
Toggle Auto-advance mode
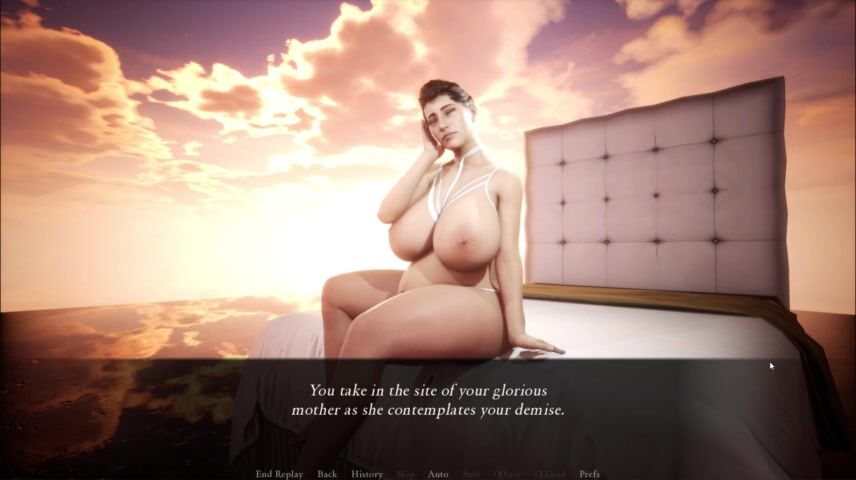pyautogui.click(x=438, y=474)
